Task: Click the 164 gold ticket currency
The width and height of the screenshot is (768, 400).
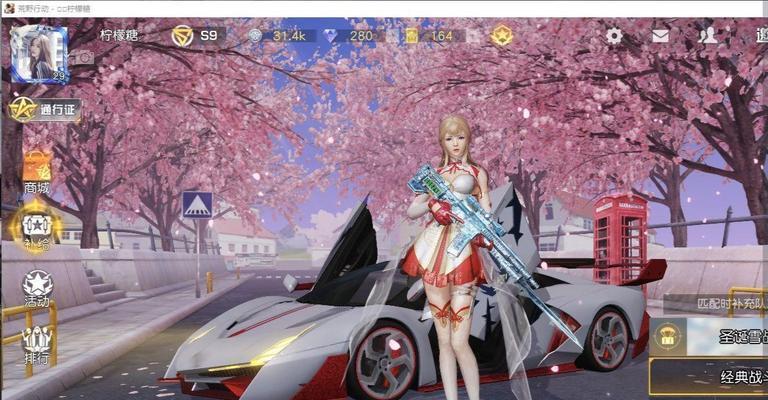Action: [431, 36]
